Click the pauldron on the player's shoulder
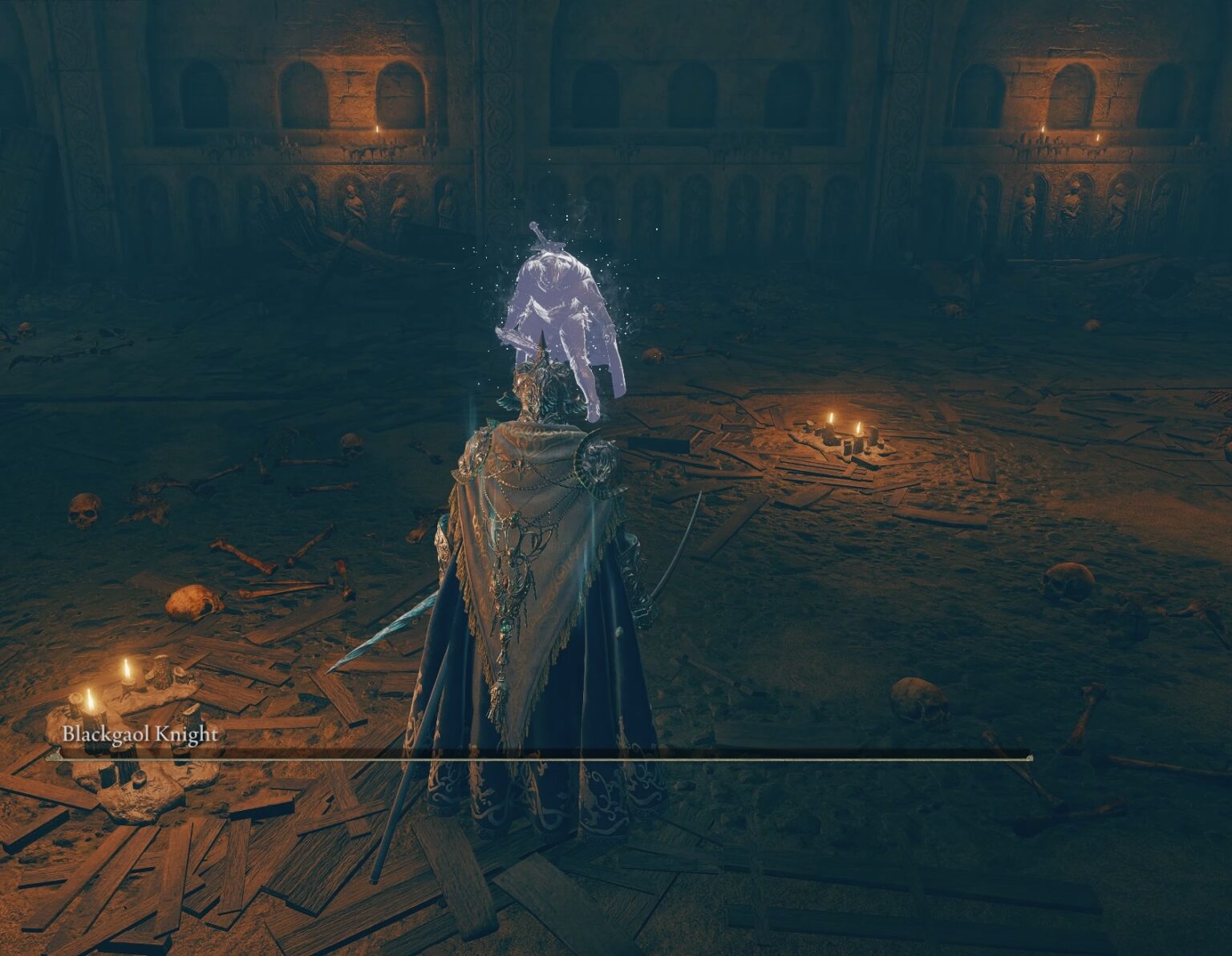 (598, 461)
